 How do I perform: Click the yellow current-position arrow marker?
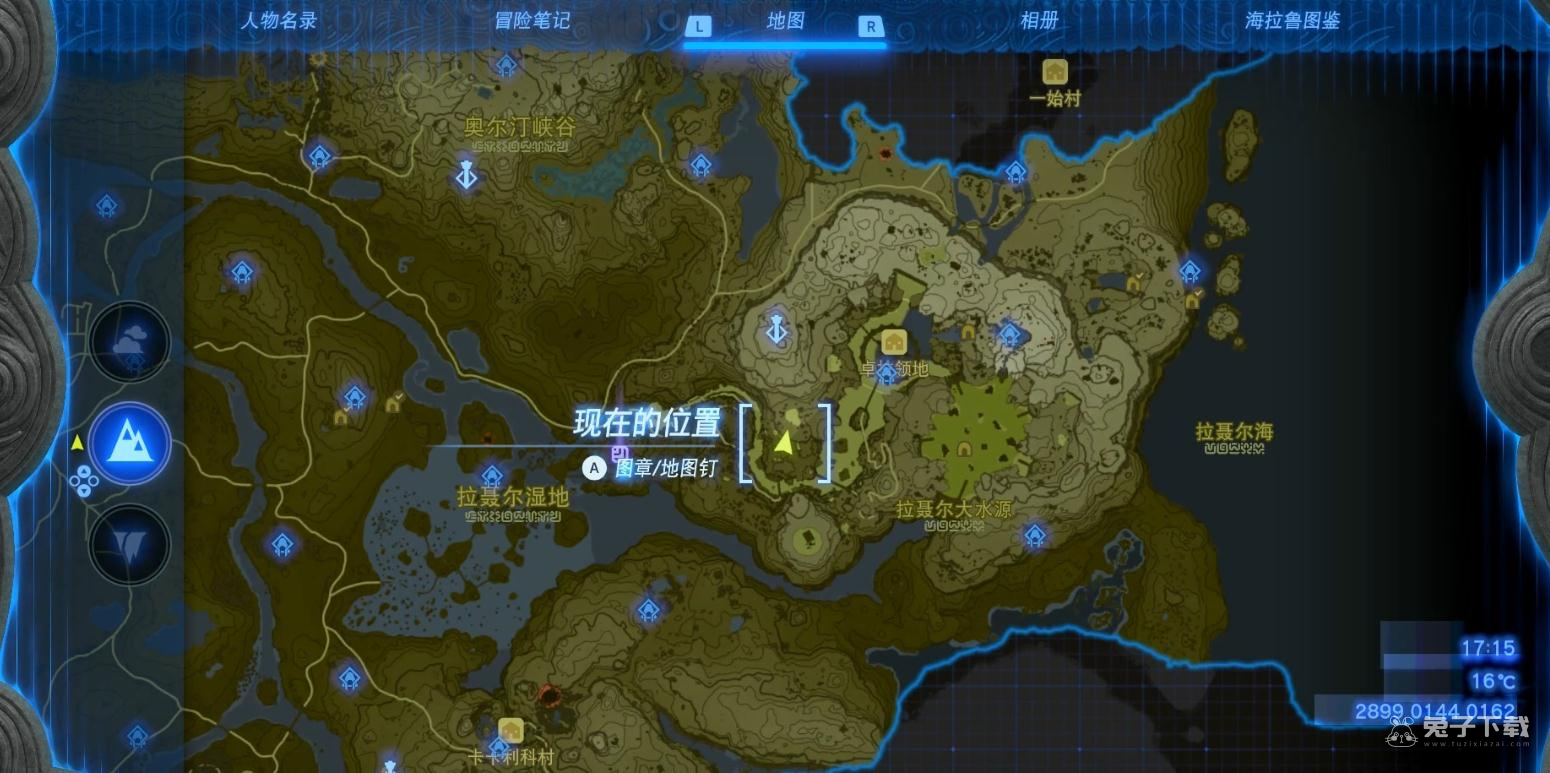pos(784,441)
